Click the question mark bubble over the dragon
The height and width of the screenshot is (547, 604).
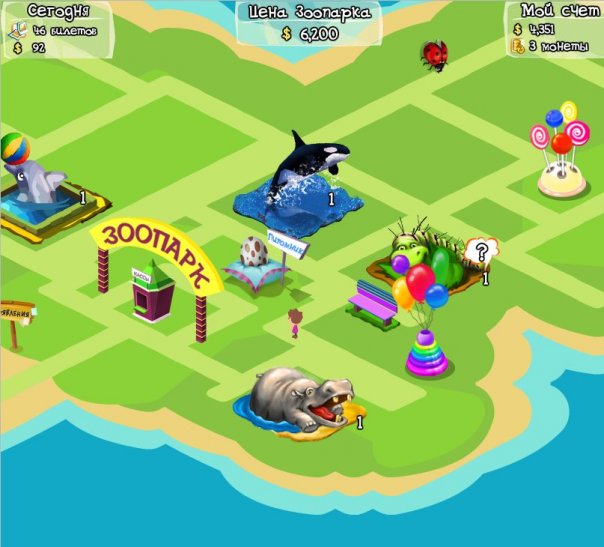[482, 250]
